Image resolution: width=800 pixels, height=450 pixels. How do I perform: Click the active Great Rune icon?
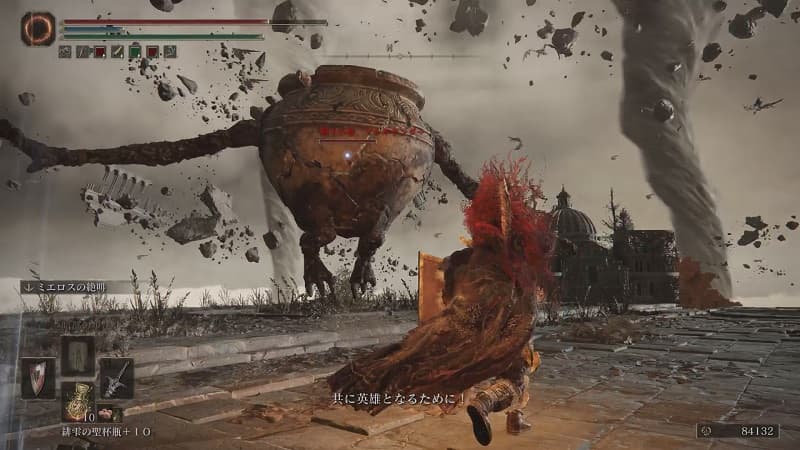coord(39,28)
